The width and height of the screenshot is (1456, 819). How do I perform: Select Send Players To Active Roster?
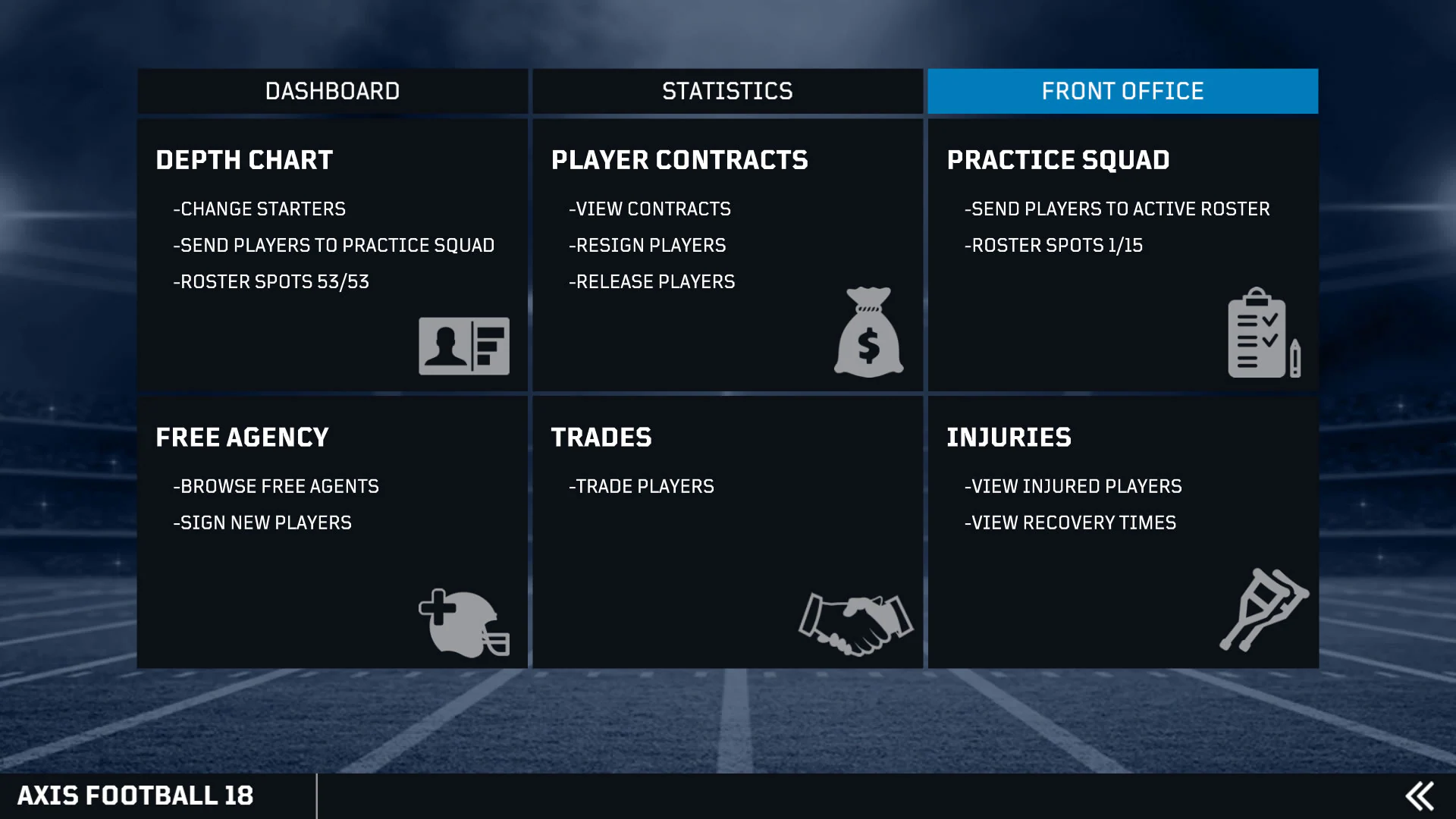pyautogui.click(x=1117, y=209)
